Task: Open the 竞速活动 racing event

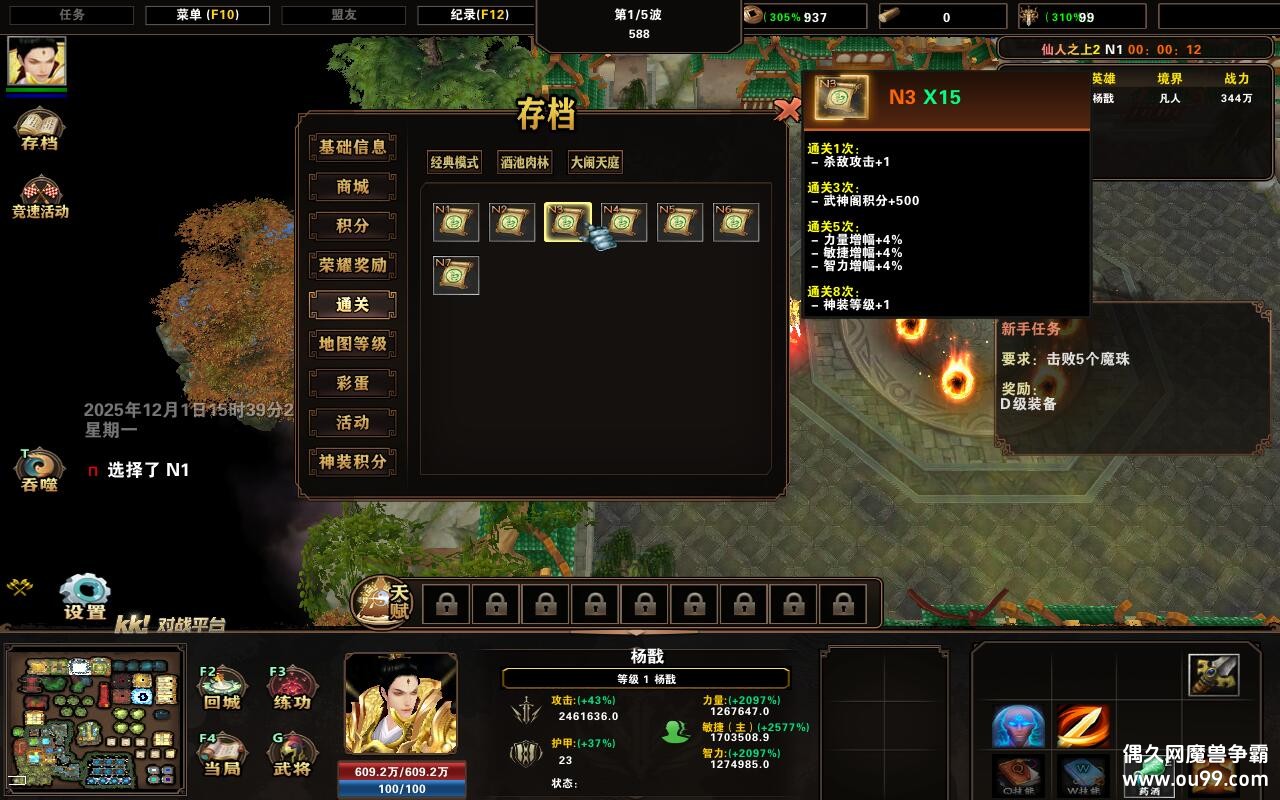Action: pos(40,196)
